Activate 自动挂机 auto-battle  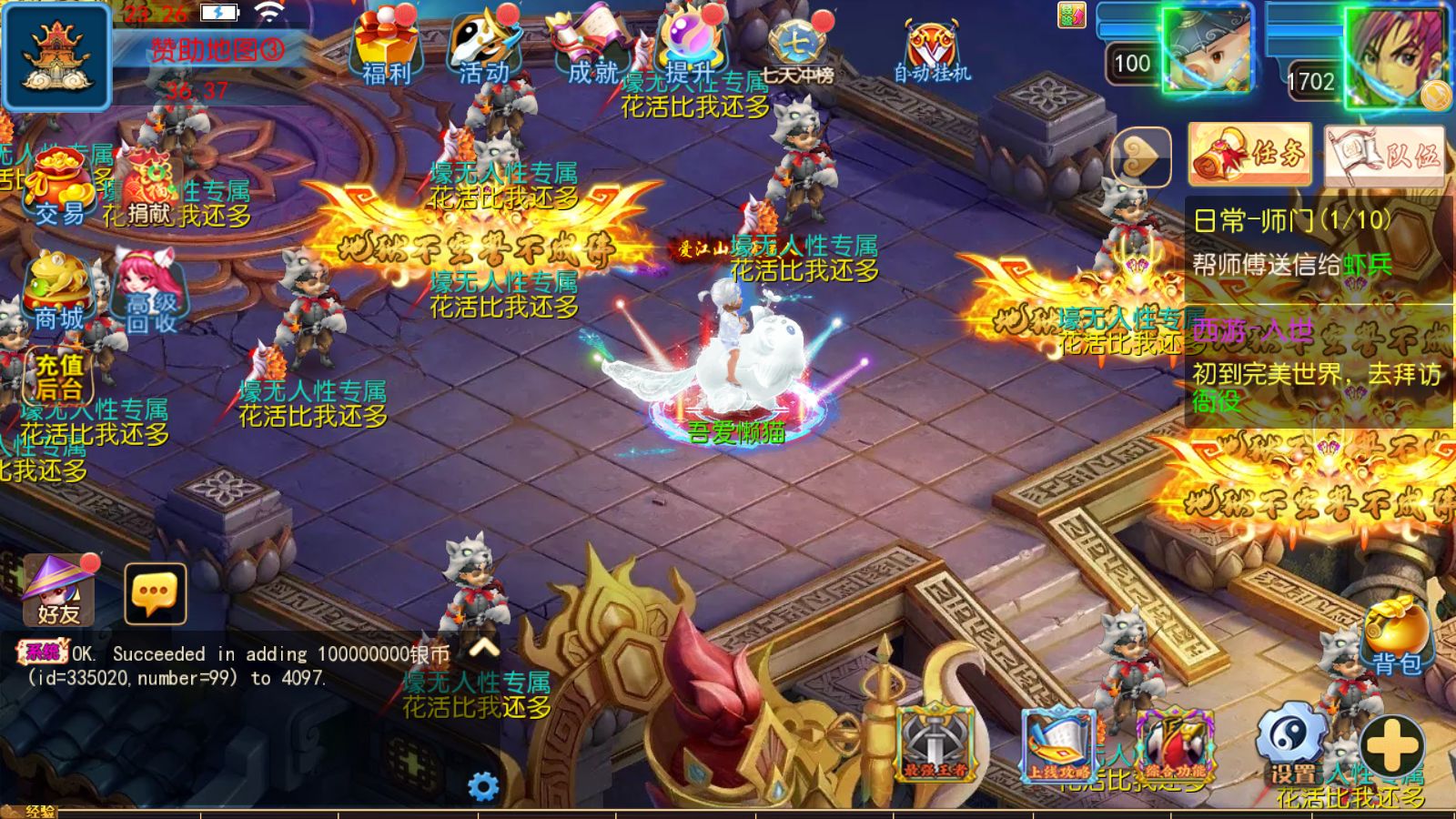click(x=932, y=52)
